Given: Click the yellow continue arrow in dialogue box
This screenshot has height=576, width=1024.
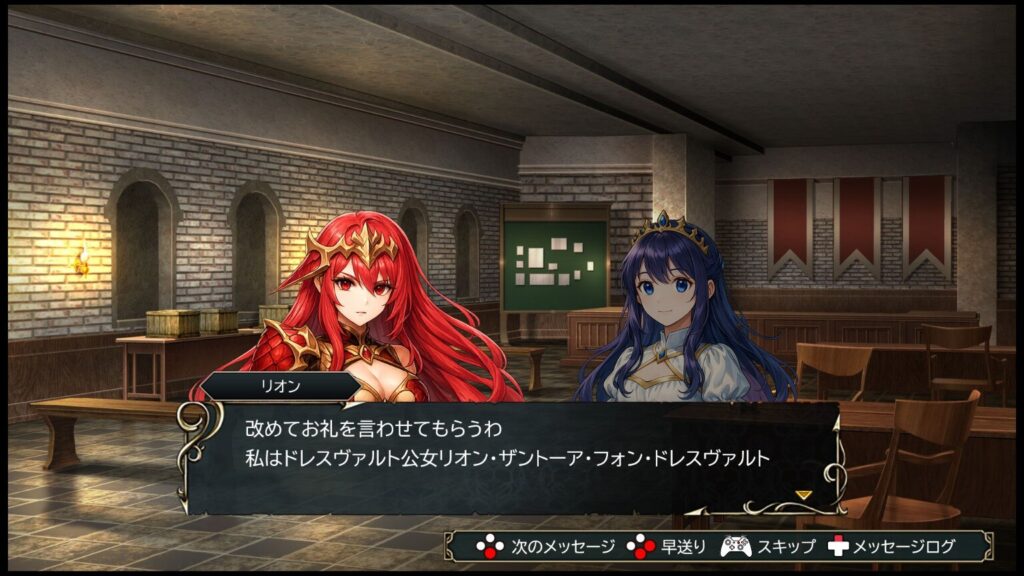Looking at the screenshot, I should tap(803, 494).
